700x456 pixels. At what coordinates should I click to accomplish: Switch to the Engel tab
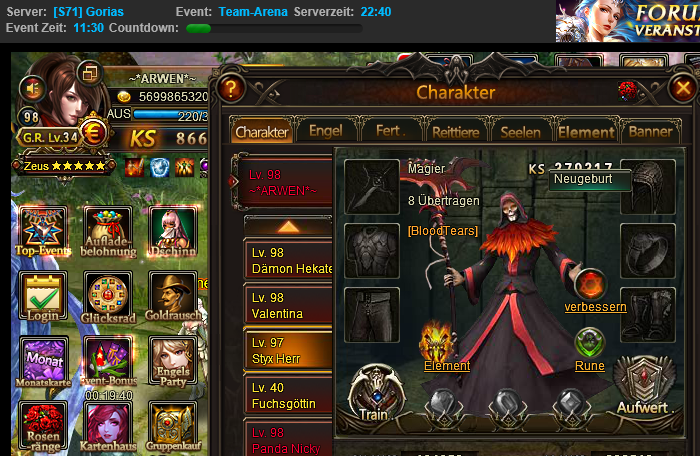point(326,132)
